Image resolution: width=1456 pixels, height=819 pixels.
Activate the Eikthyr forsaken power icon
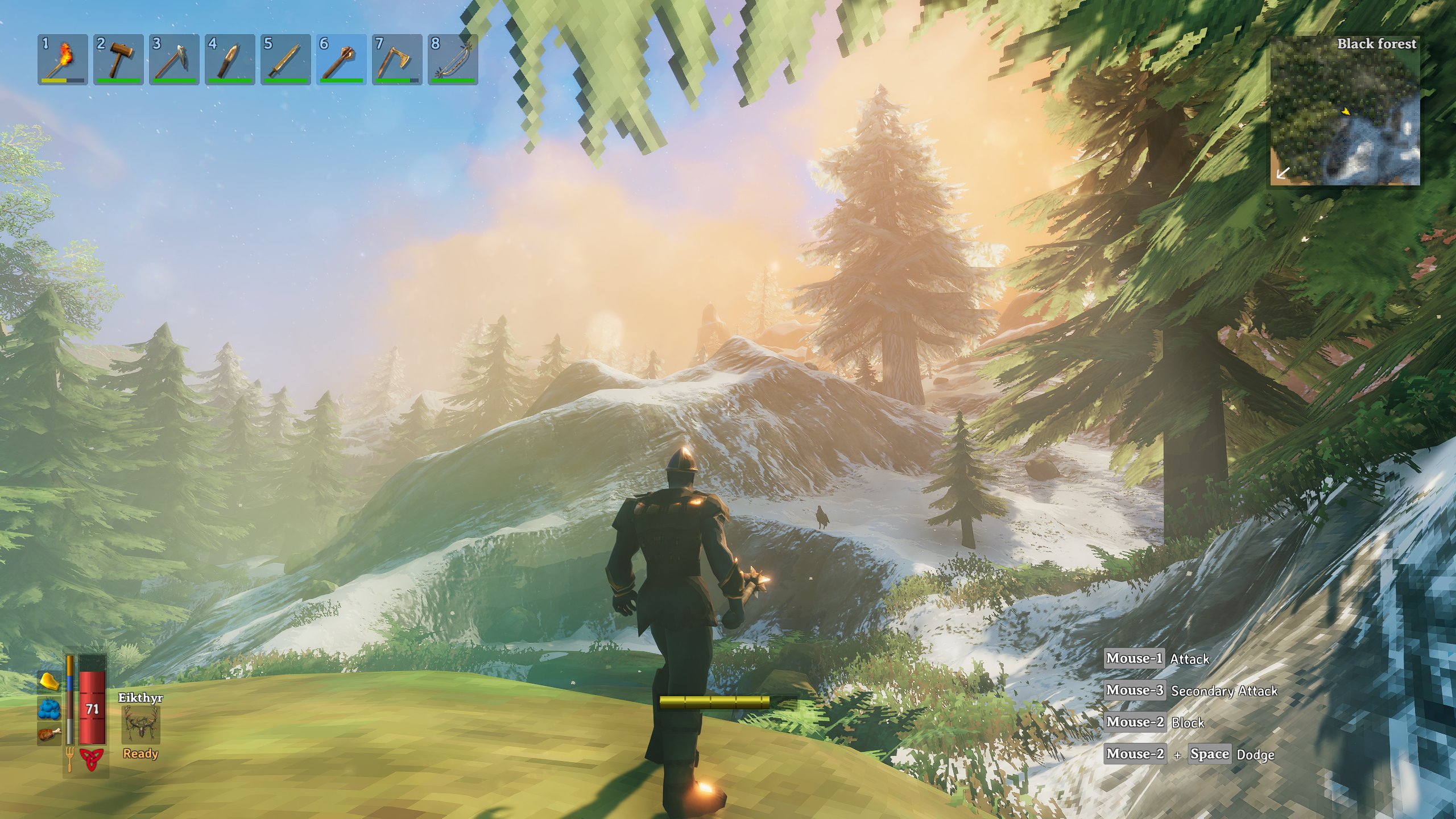point(140,726)
